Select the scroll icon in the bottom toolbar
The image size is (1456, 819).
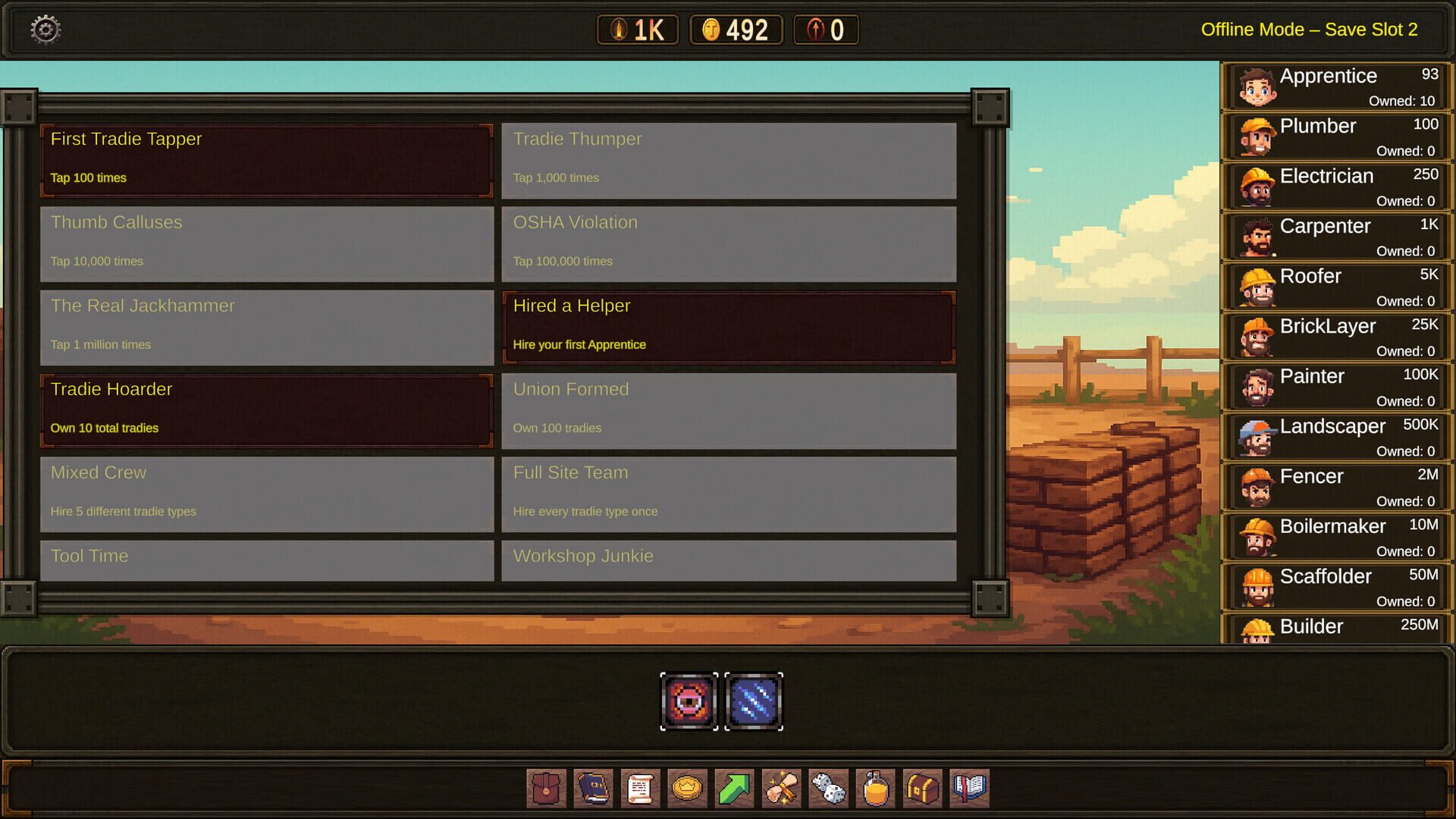tap(640, 789)
